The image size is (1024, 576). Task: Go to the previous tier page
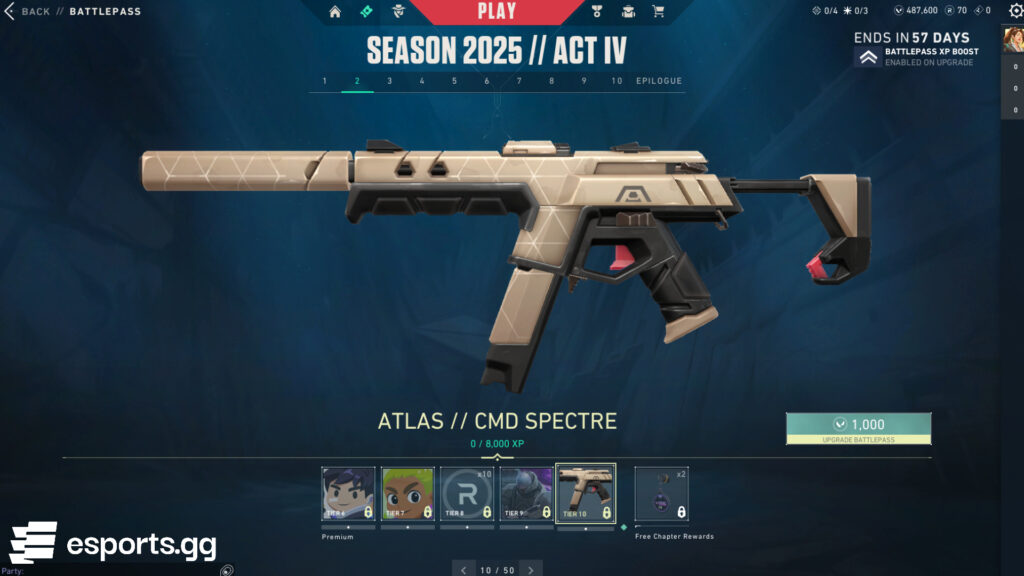463,570
